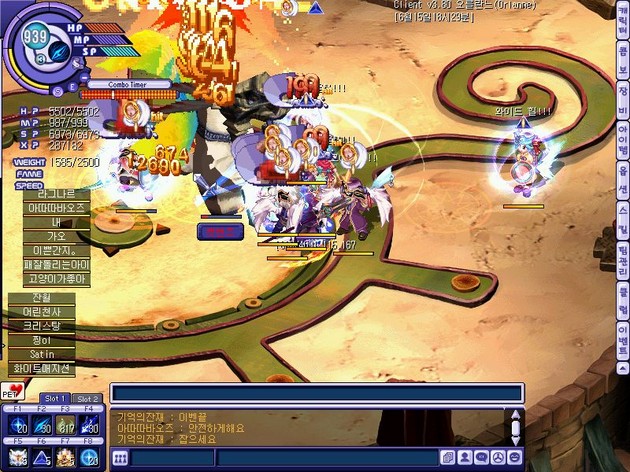Open the 클럽 (Club) side tab
This screenshot has width=630, height=472.
pos(623,300)
